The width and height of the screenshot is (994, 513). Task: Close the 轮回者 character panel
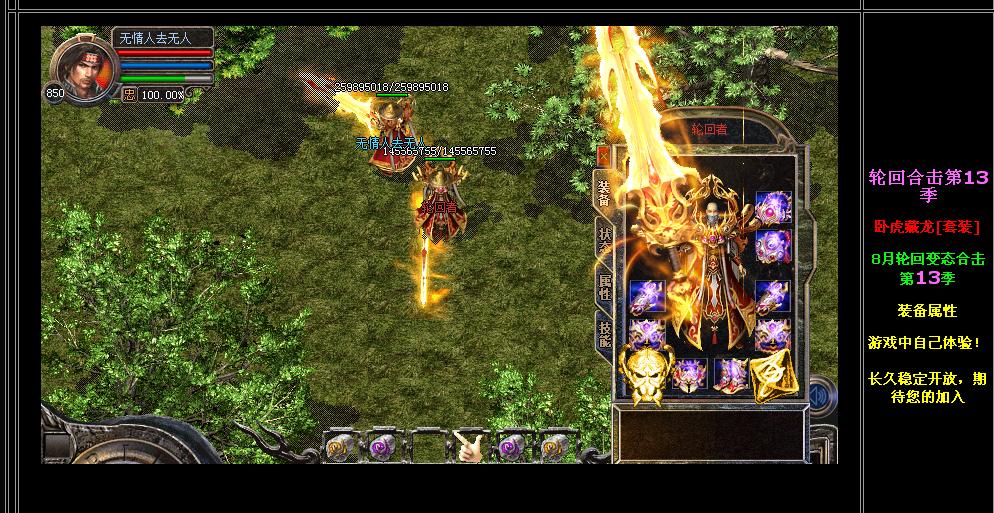pyautogui.click(x=603, y=155)
